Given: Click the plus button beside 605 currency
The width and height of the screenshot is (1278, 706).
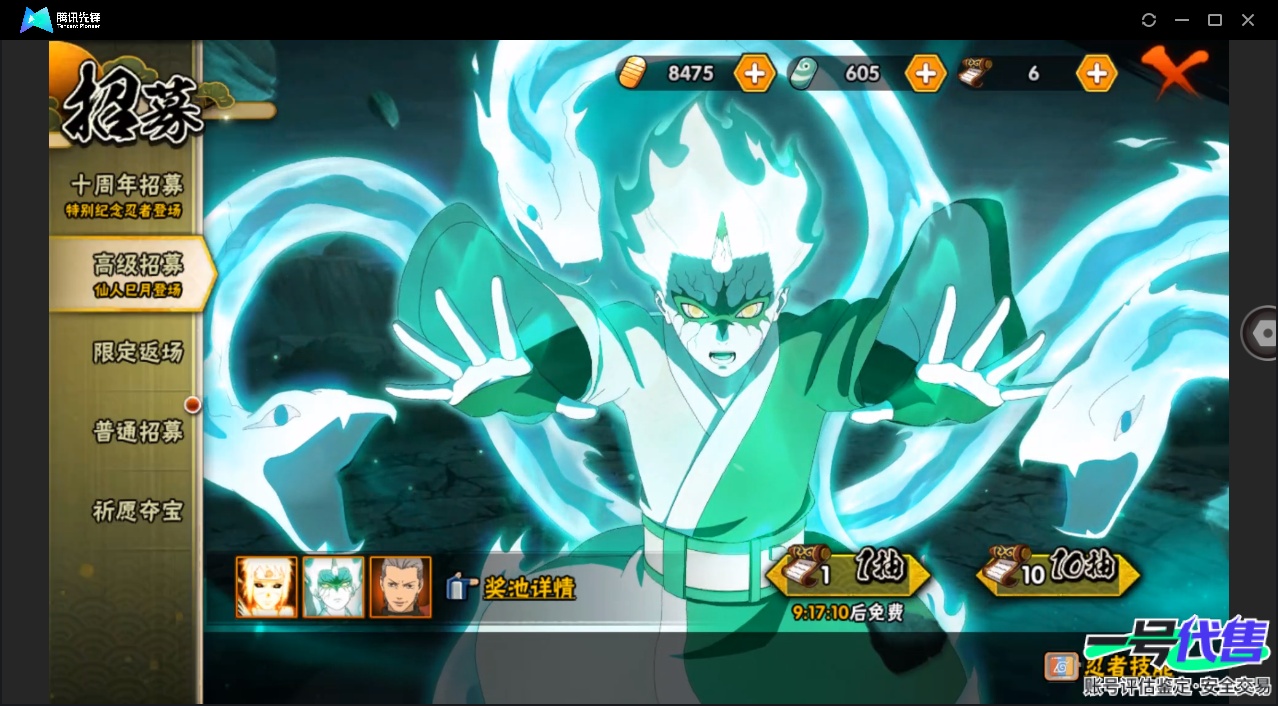Looking at the screenshot, I should click(x=925, y=73).
